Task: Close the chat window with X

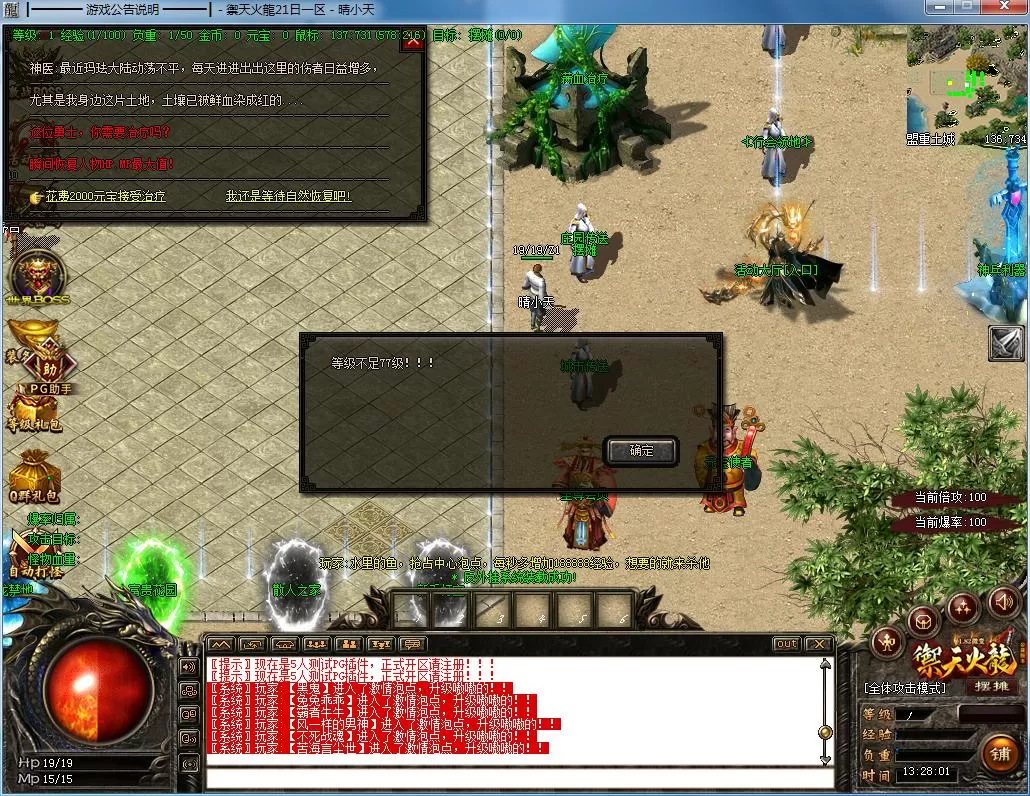Action: tap(819, 644)
